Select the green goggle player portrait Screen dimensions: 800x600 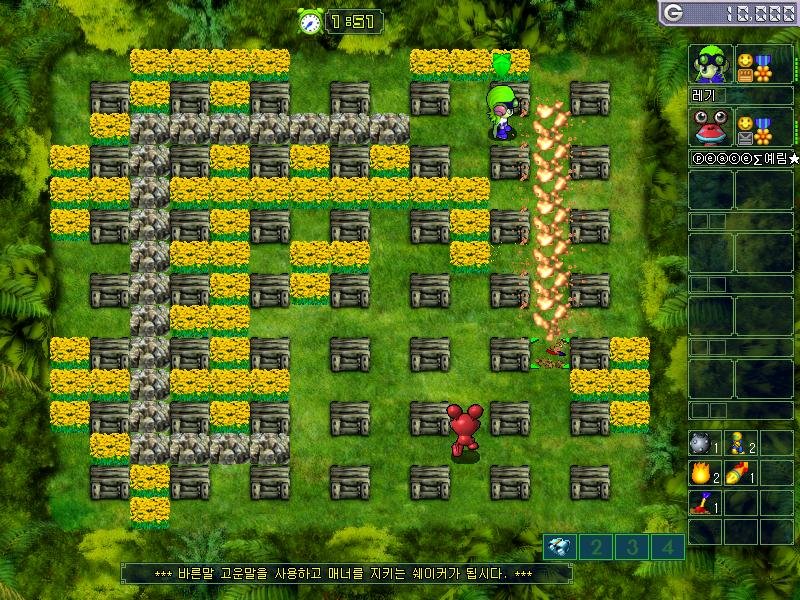point(711,64)
